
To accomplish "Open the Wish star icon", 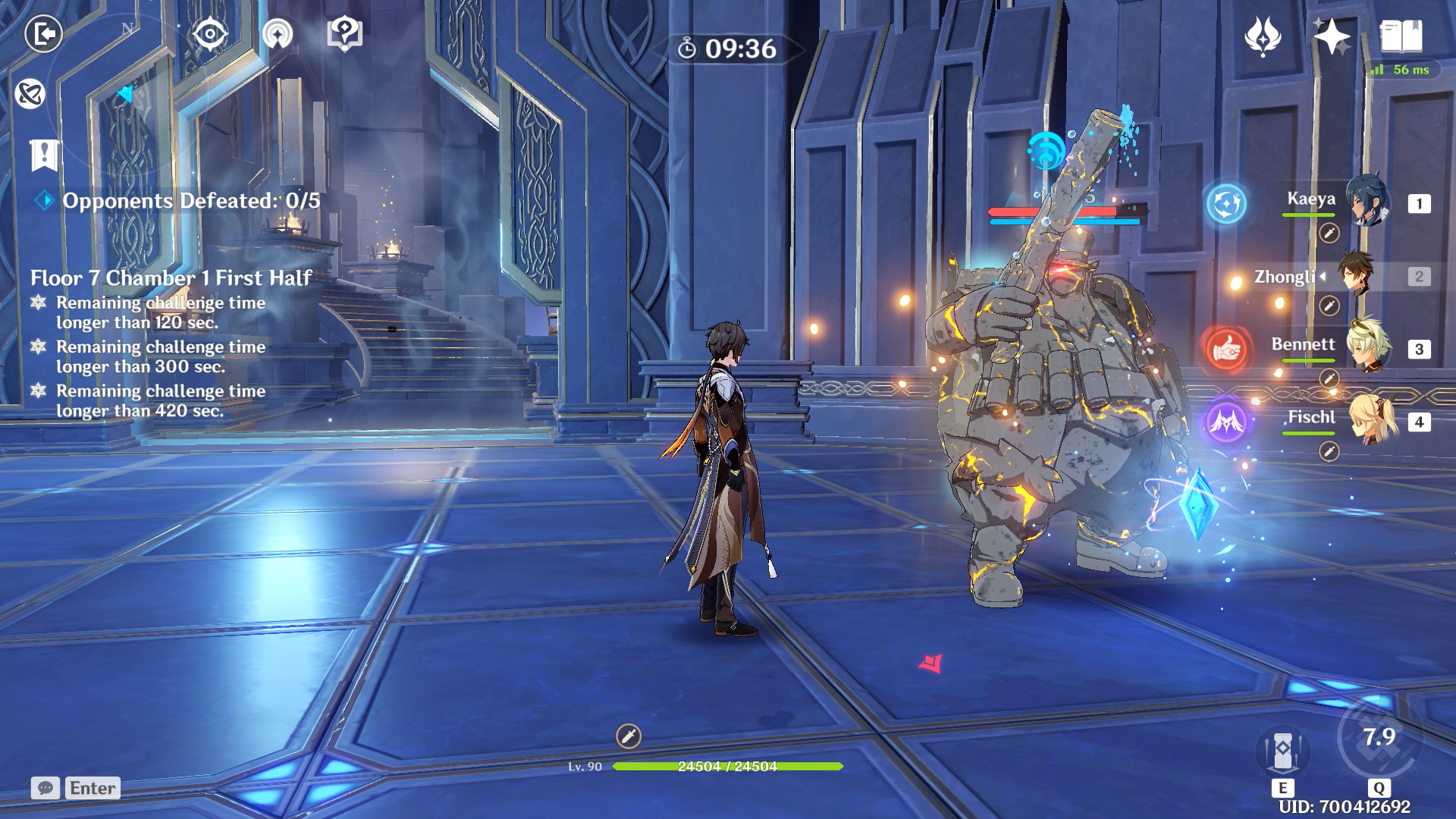I will click(1332, 36).
